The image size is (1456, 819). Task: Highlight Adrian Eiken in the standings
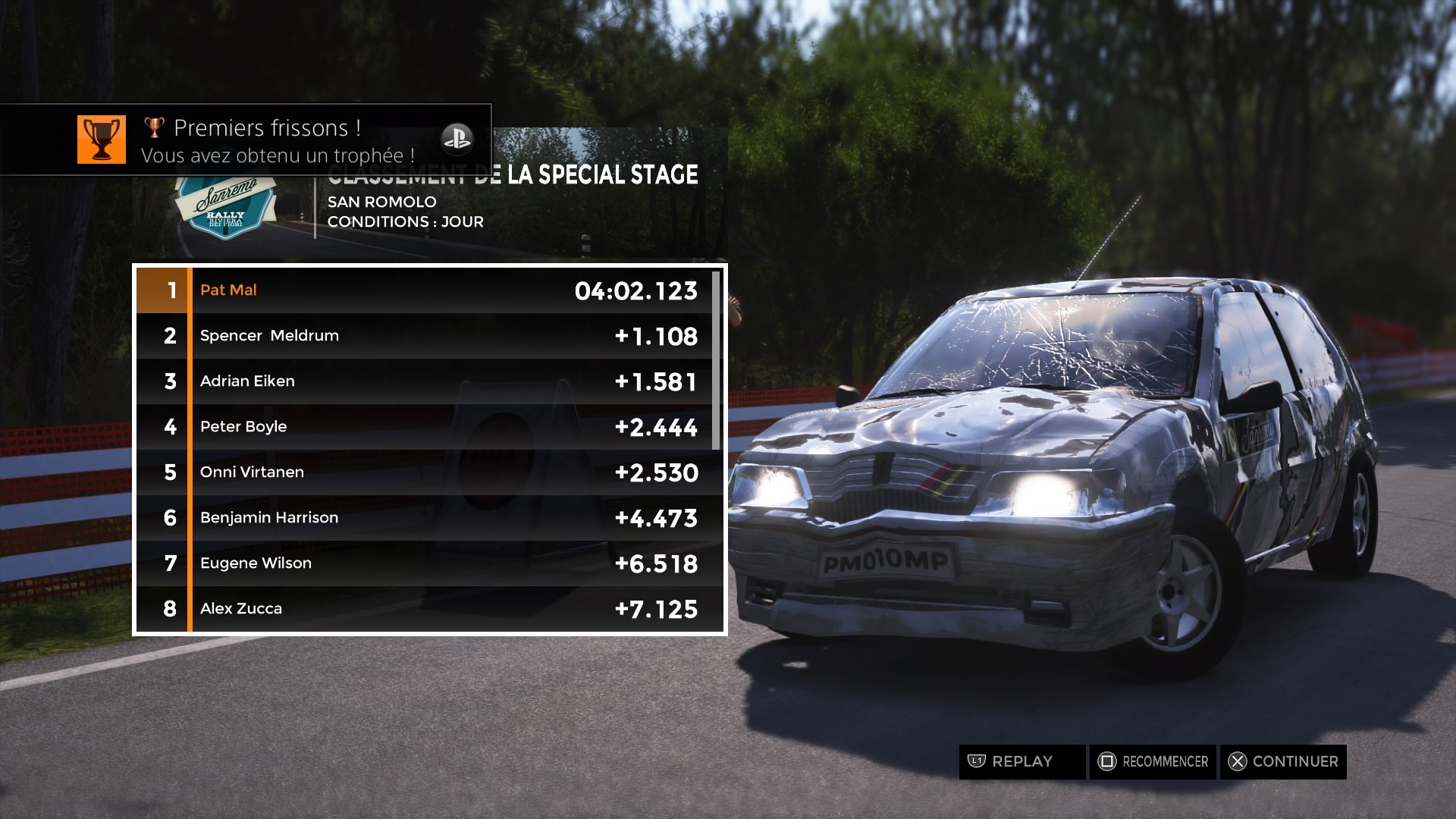click(428, 381)
